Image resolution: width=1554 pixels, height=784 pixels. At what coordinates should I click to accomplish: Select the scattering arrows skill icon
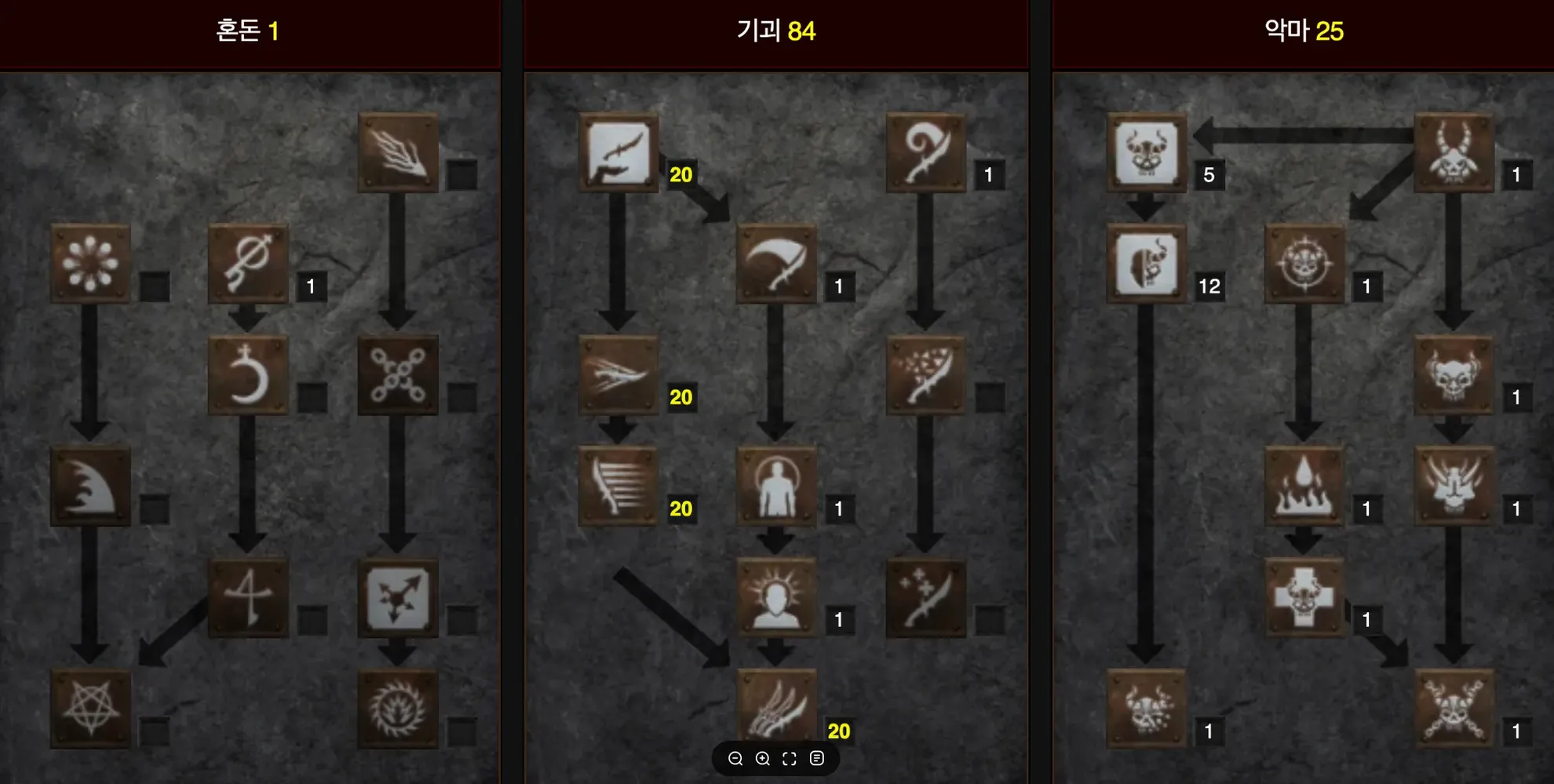pyautogui.click(x=398, y=598)
